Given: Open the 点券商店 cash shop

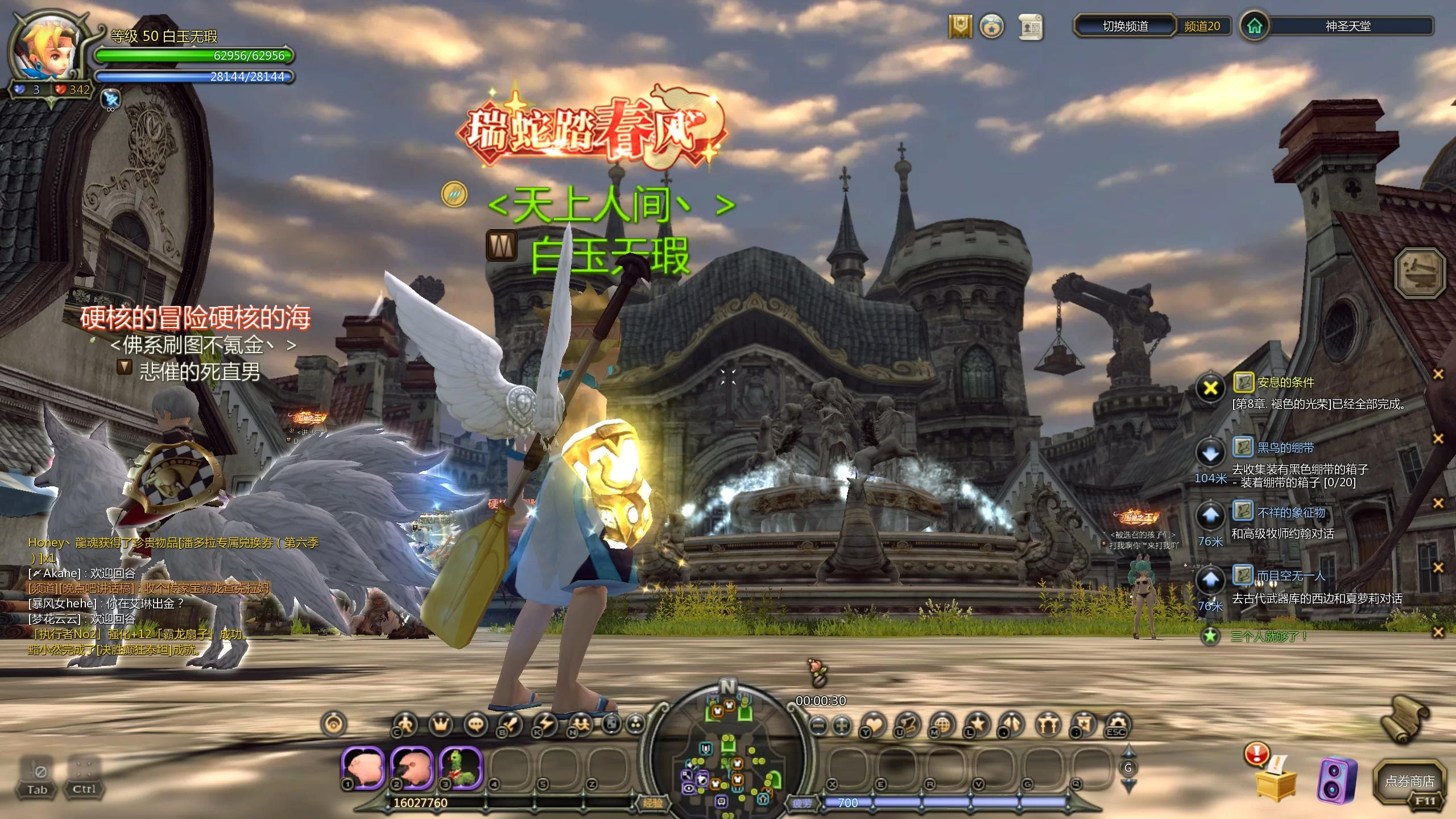Looking at the screenshot, I should coord(1409,781).
